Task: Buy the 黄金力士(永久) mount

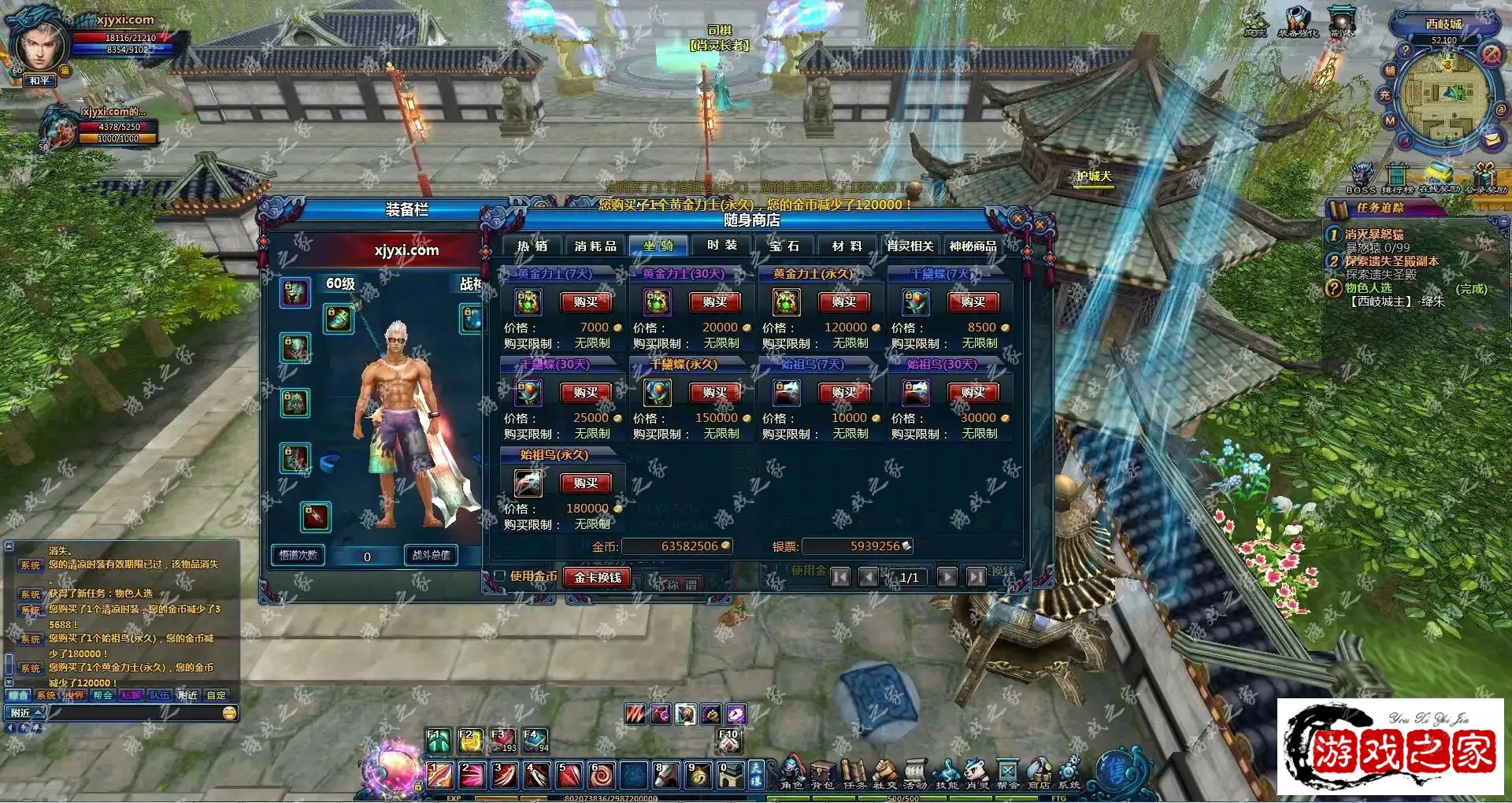Action: 843,302
